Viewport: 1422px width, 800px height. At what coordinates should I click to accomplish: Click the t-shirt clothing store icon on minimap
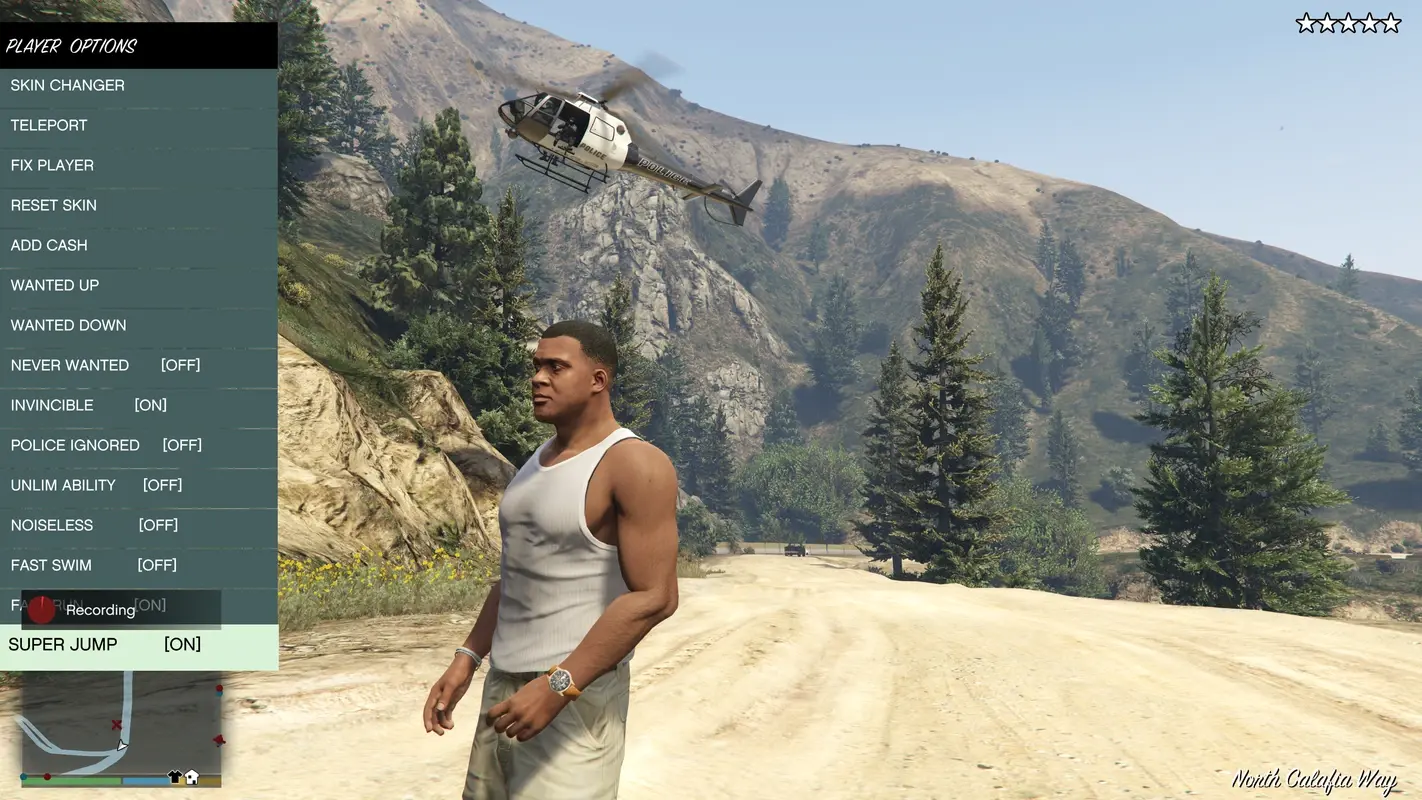coord(175,777)
